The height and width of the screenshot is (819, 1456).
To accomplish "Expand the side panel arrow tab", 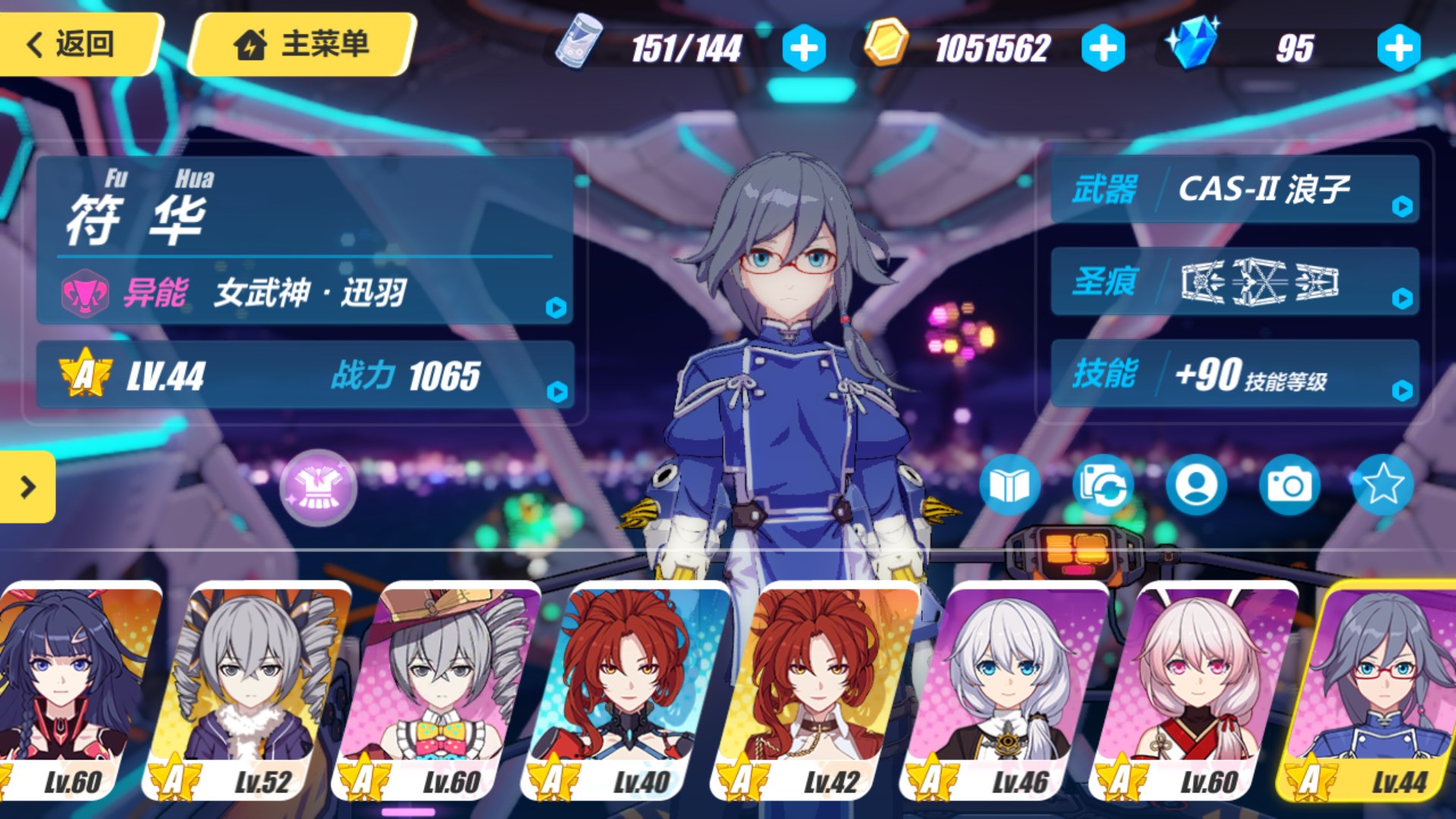I will coord(27,487).
